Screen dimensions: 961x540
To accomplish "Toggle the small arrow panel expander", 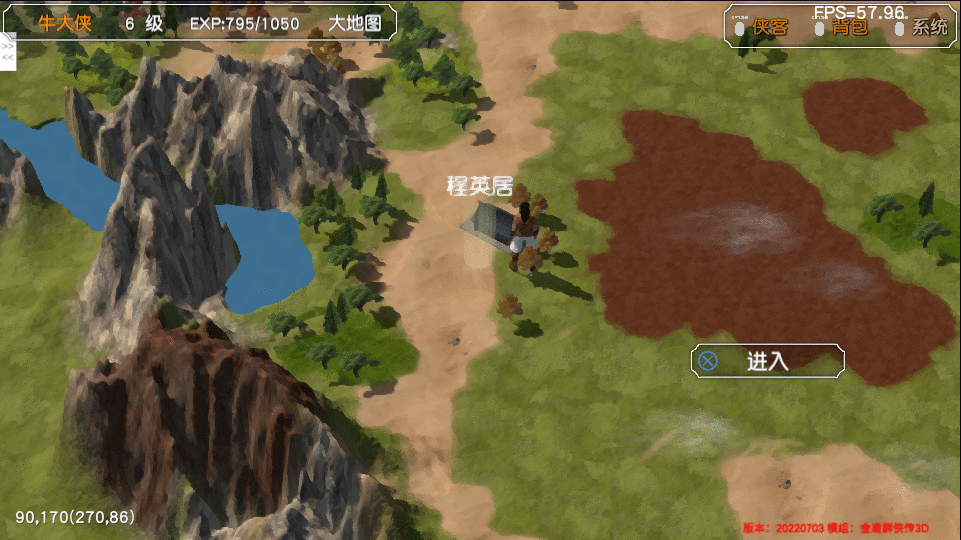I will (7, 52).
